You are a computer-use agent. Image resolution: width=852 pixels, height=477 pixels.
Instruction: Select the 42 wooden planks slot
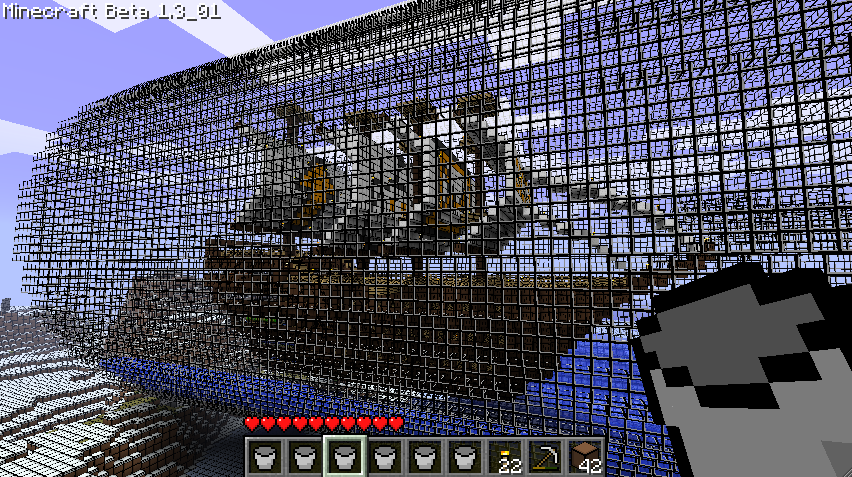585,458
